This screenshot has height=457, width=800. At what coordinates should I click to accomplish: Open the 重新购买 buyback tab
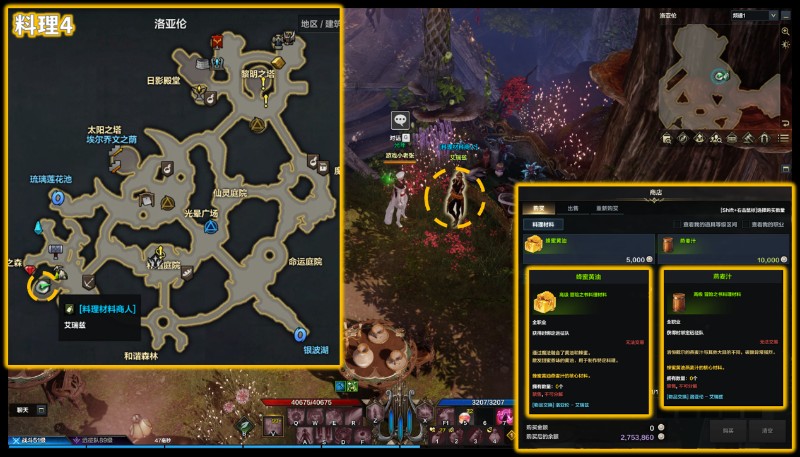click(608, 208)
